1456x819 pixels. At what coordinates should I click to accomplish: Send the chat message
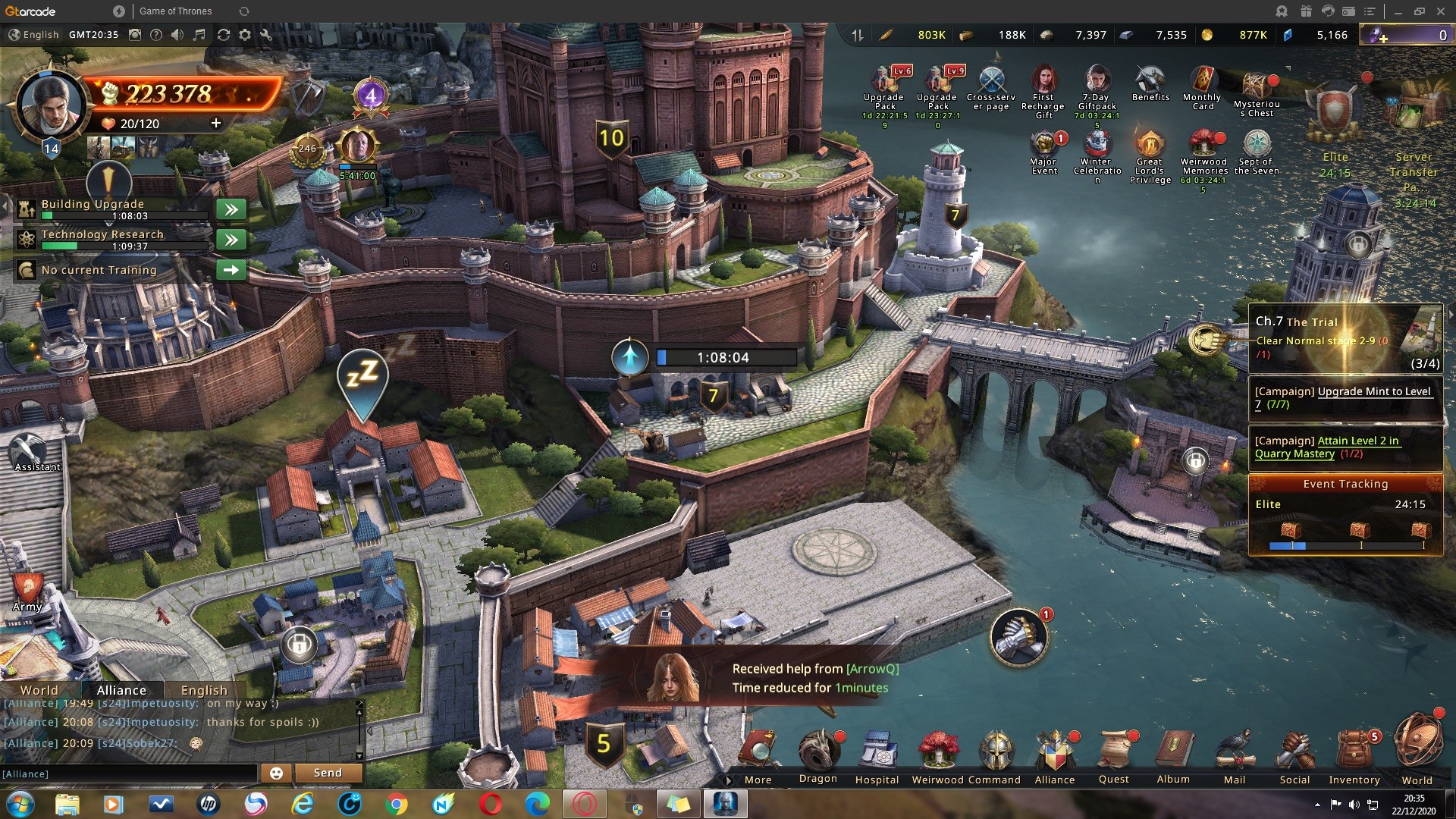click(x=328, y=773)
